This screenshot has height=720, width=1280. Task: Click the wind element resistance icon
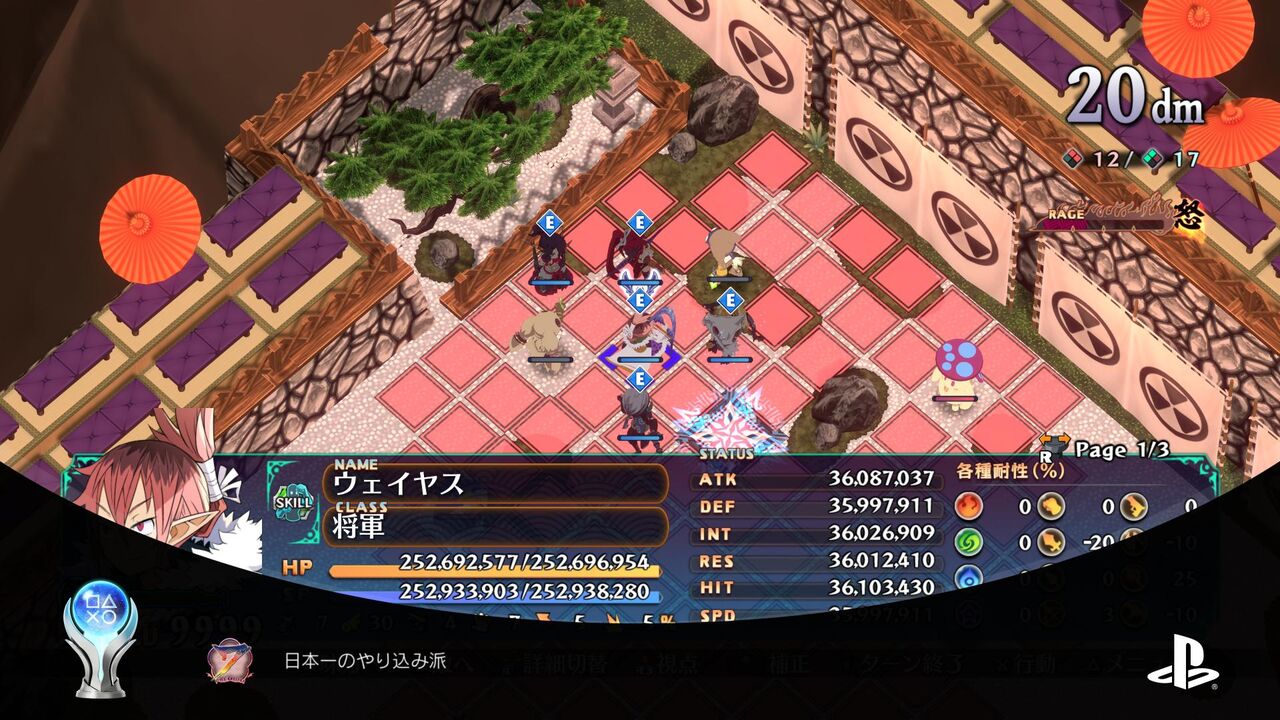[x=969, y=543]
